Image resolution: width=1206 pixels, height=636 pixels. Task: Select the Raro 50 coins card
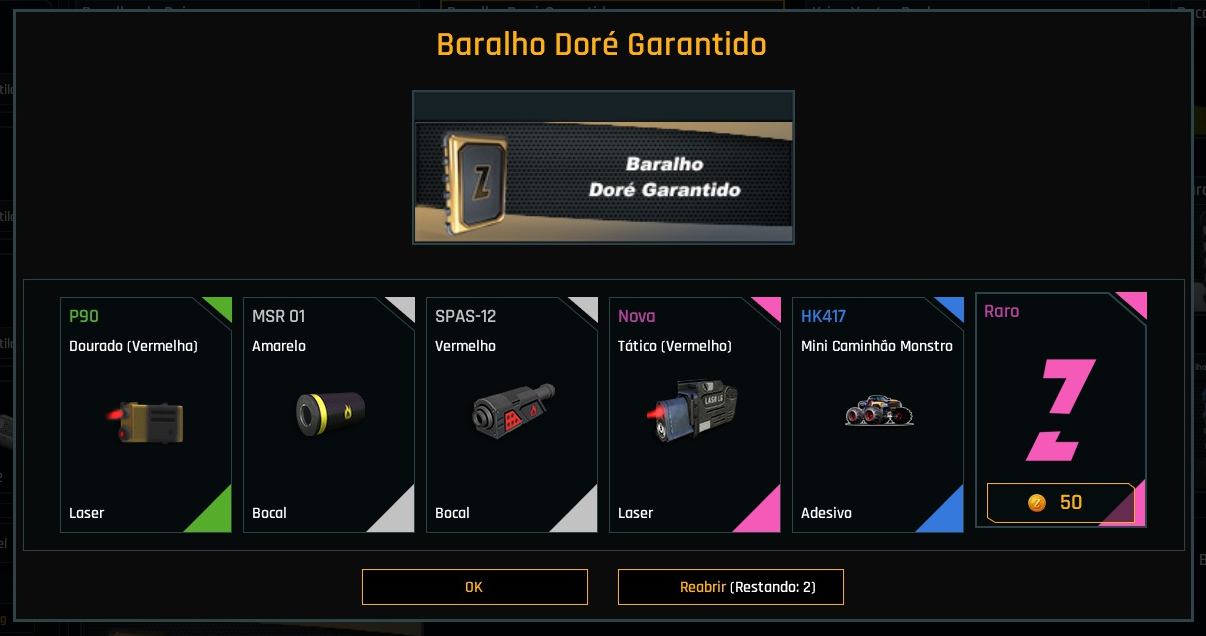pos(1061,410)
